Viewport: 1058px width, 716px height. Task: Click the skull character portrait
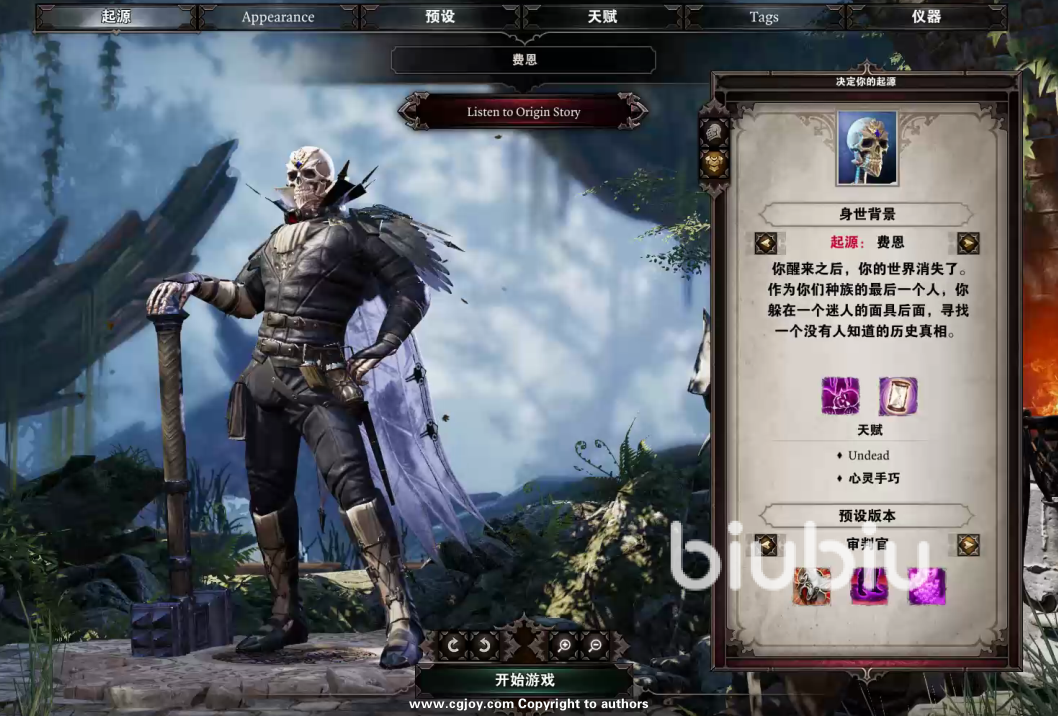[x=867, y=148]
